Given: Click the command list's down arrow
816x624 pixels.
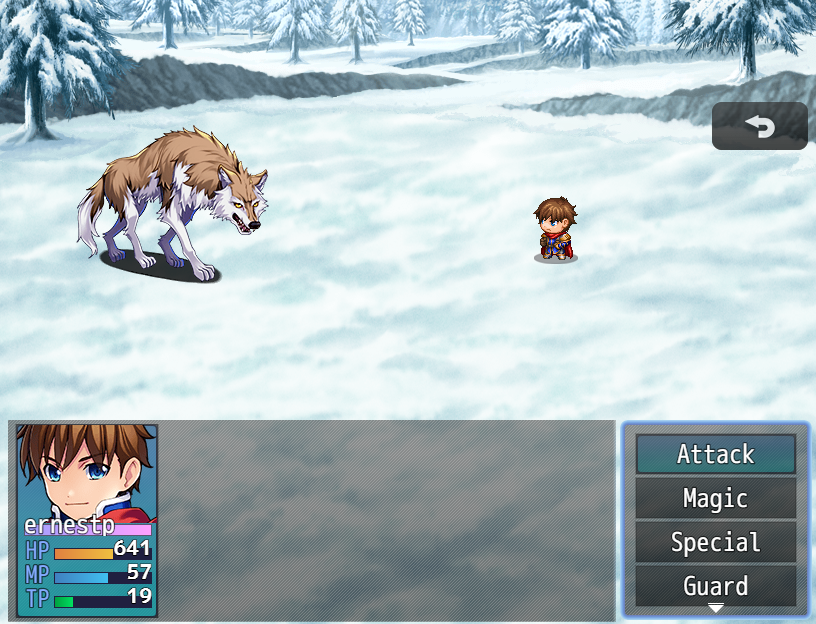Looking at the screenshot, I should click(716, 608).
